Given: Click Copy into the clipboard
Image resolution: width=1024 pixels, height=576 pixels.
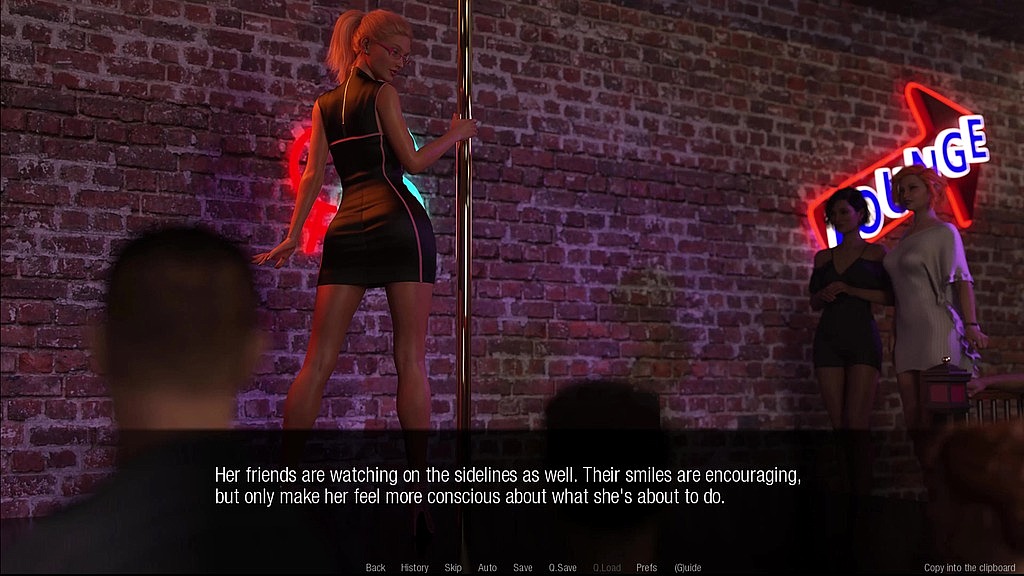Looking at the screenshot, I should tap(969, 568).
